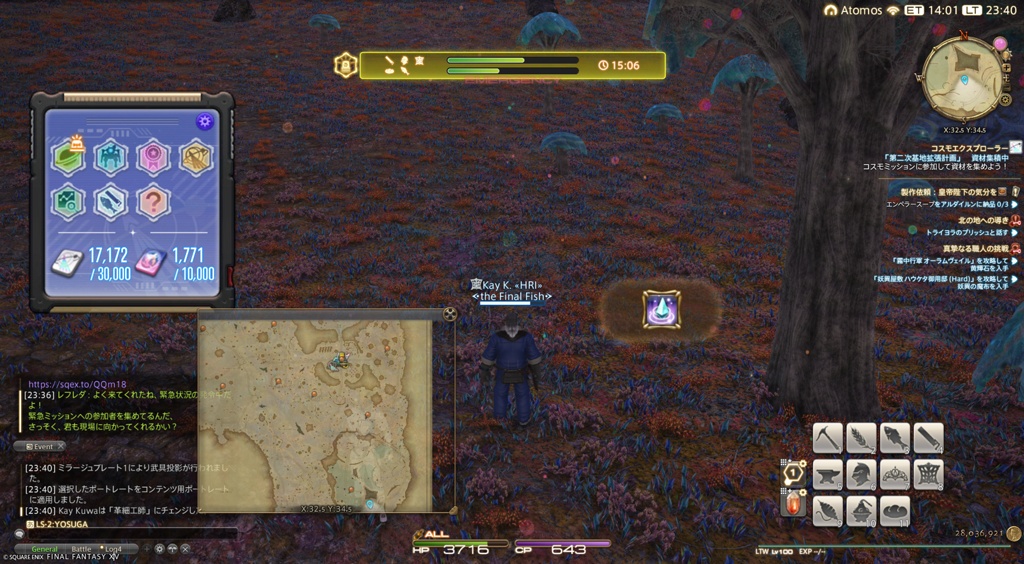Open the gold orbit hexagon icon
This screenshot has height=564, width=1024.
(196, 156)
